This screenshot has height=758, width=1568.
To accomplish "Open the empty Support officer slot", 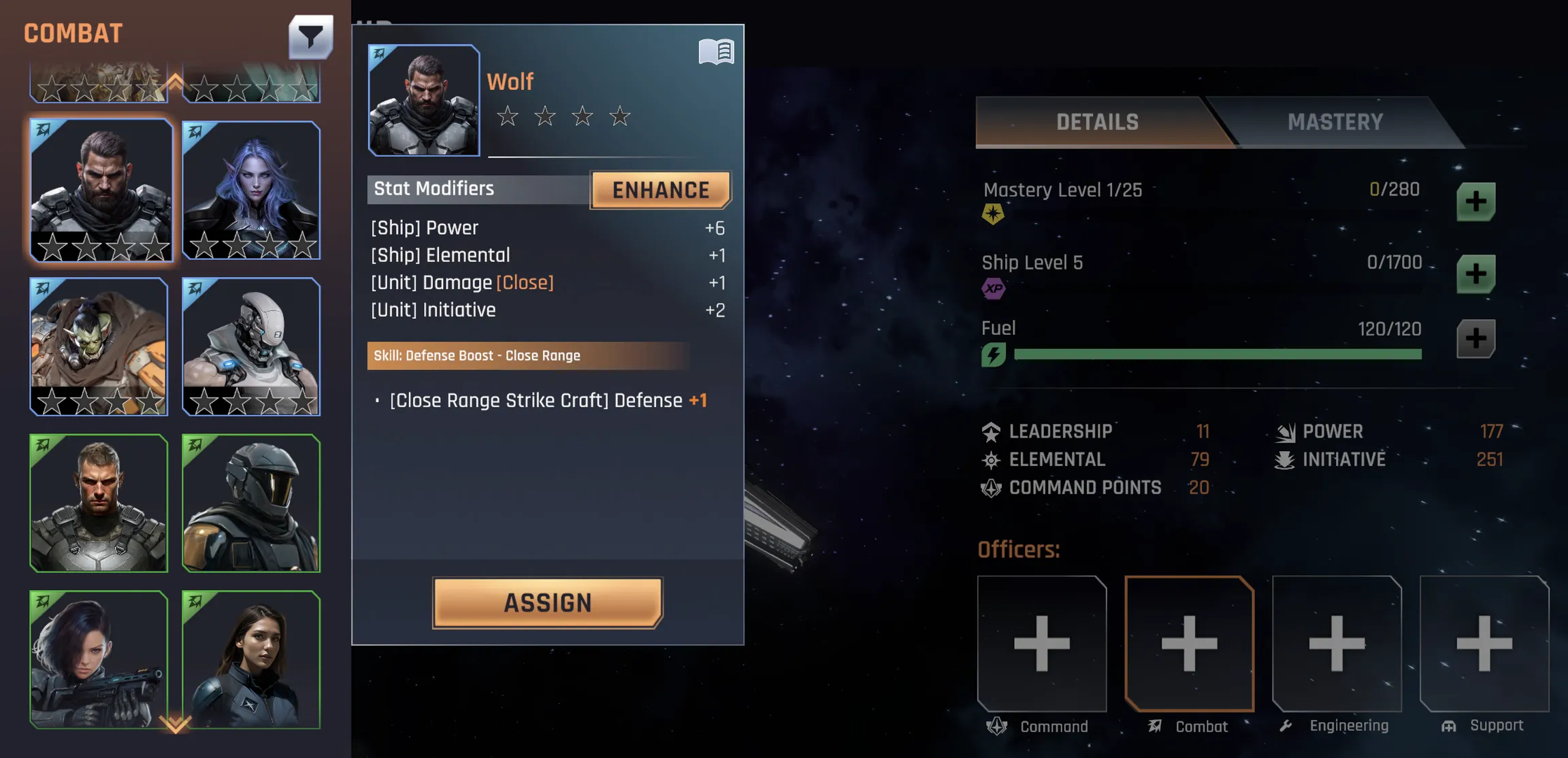I will tap(1484, 643).
